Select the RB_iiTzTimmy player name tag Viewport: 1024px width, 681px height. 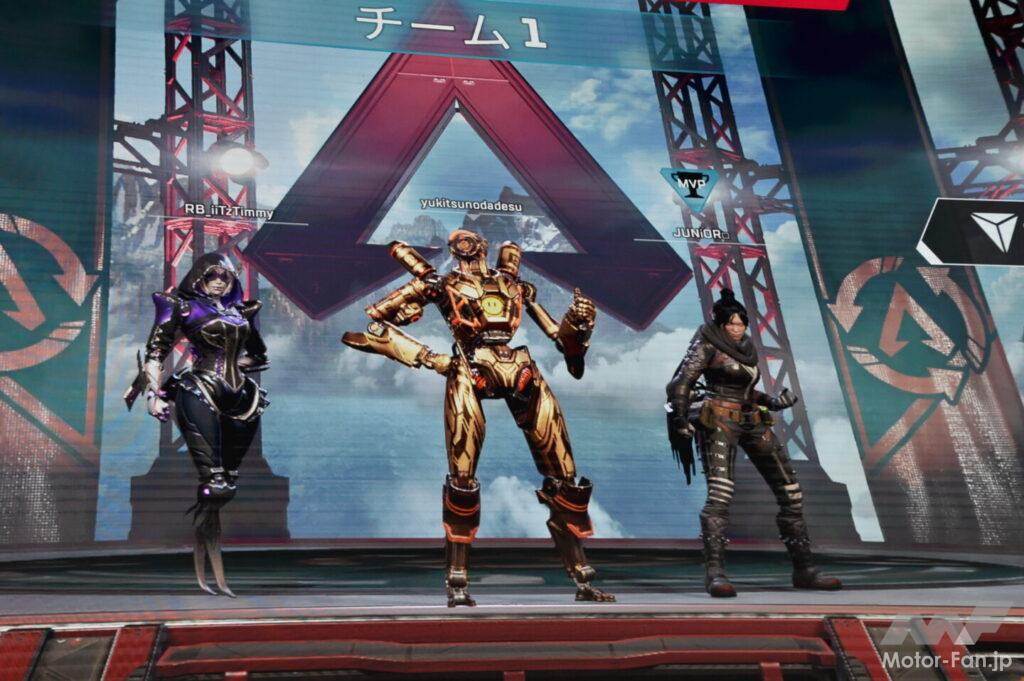coord(228,212)
